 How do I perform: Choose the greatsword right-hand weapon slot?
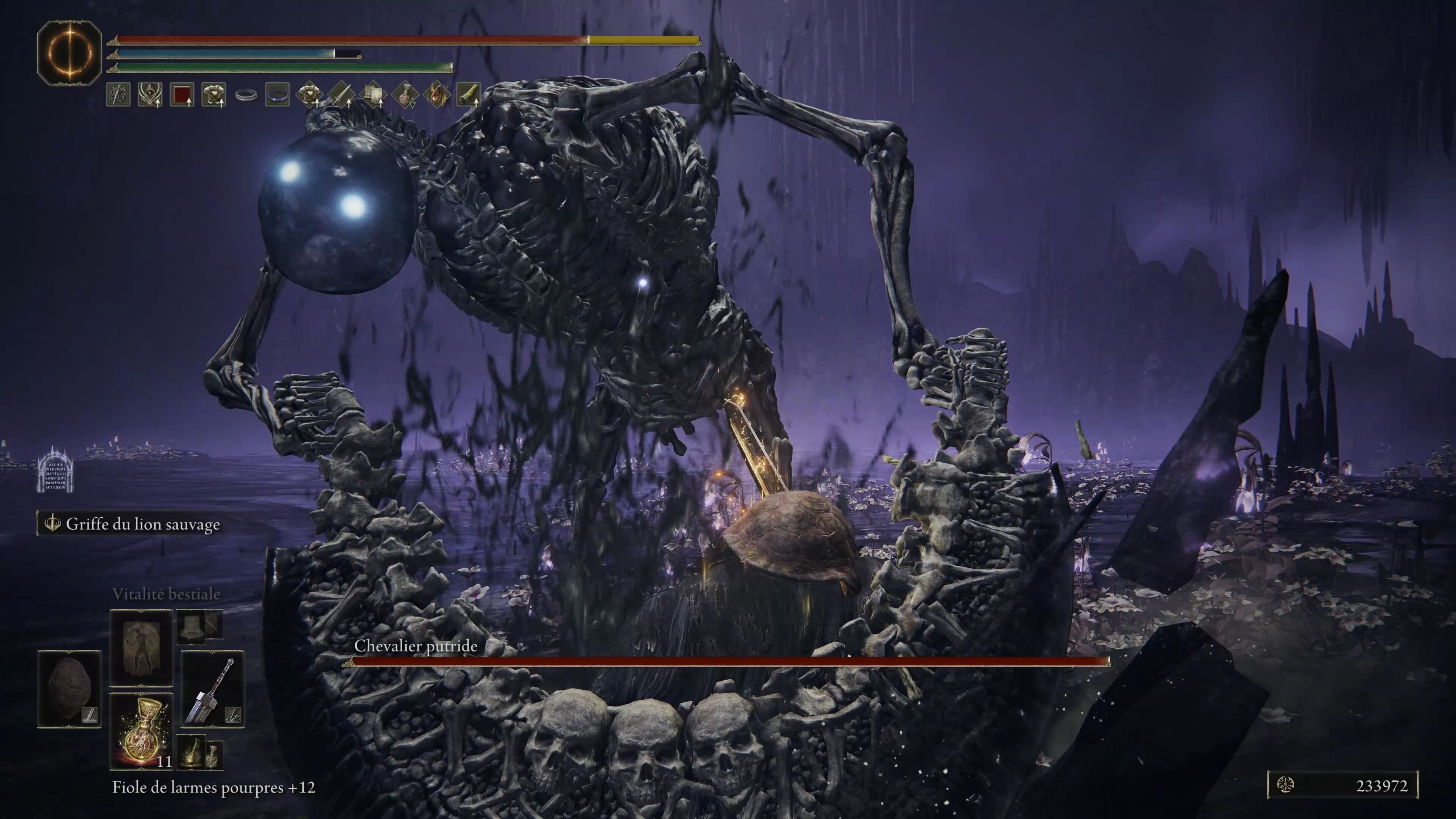coord(212,689)
